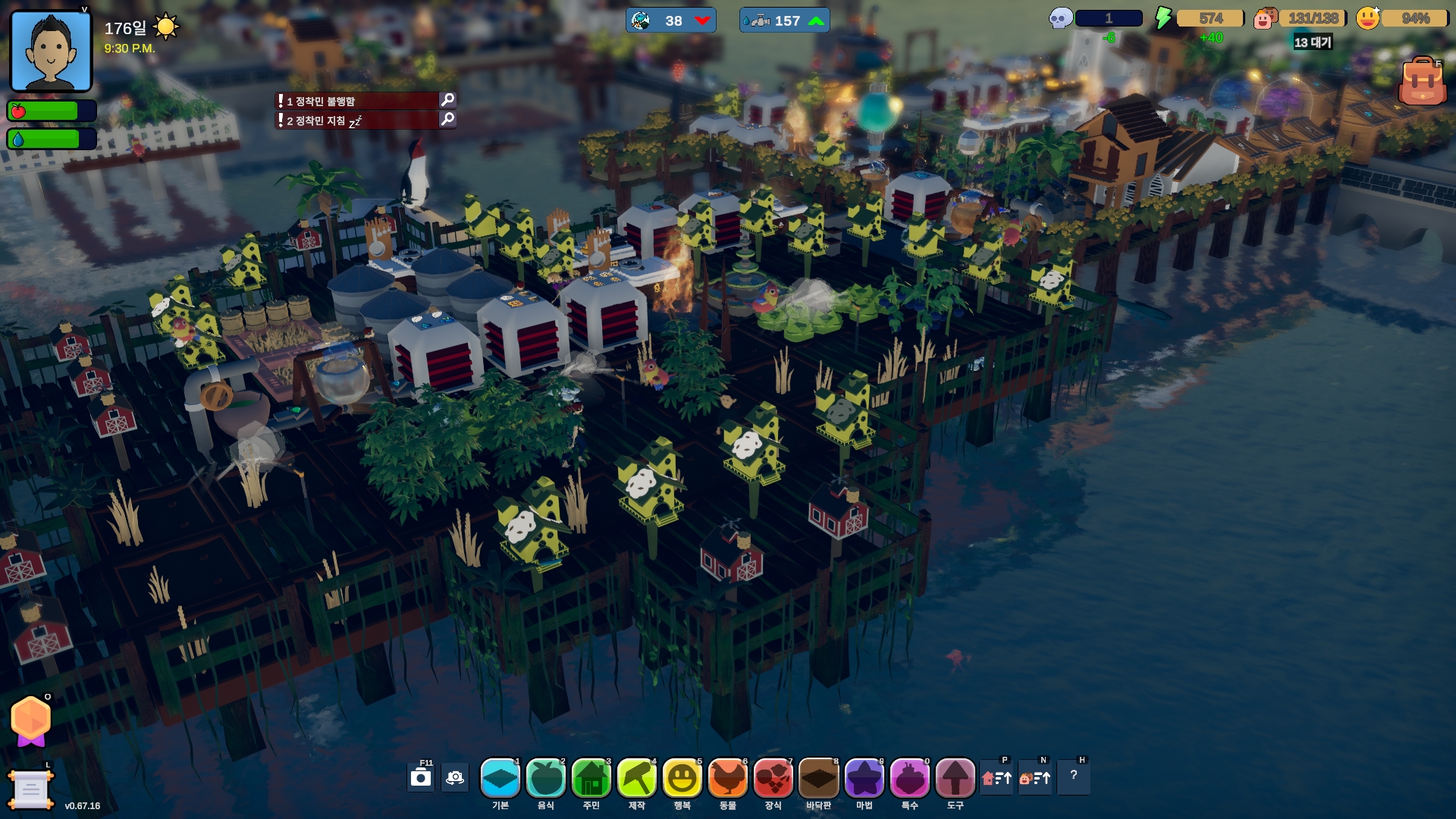The height and width of the screenshot is (819, 1456).
Task: Open the settler priority sort button
Action: (1035, 777)
